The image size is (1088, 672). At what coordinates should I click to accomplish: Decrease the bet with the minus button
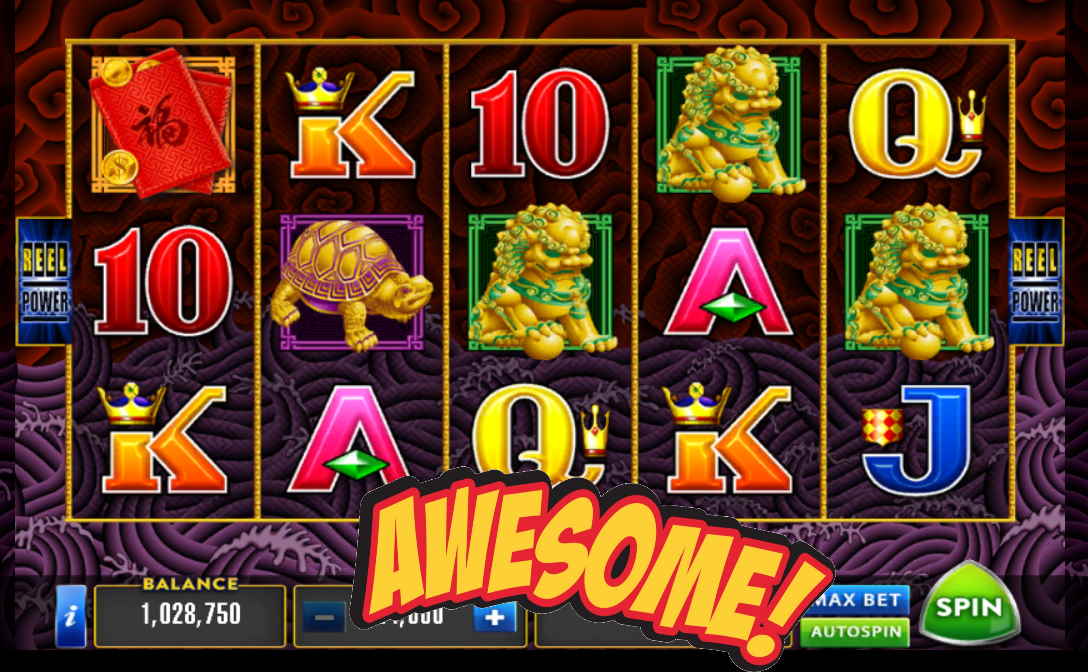tap(322, 617)
